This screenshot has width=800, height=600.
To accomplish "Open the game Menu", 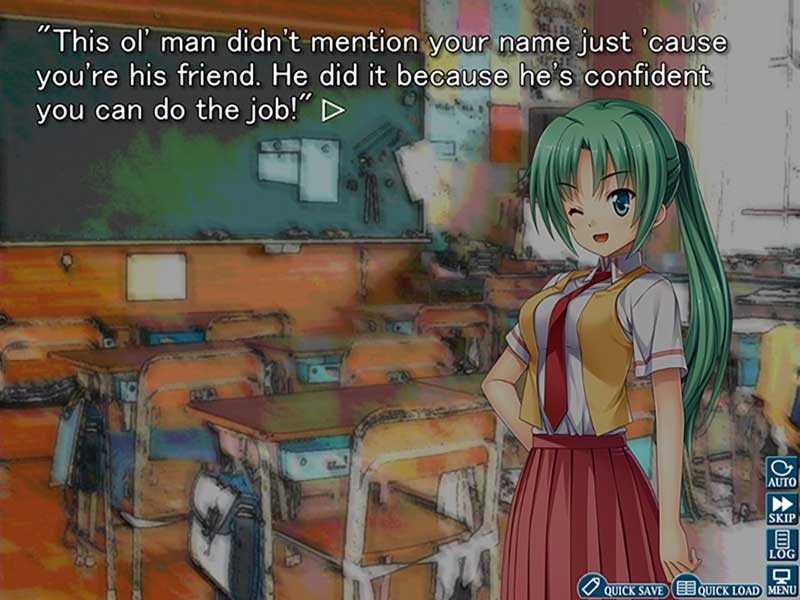I will (781, 580).
